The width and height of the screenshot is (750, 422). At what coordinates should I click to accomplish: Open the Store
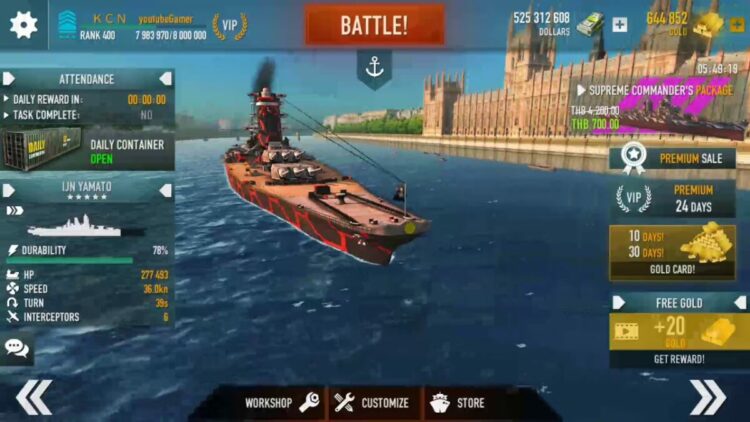[458, 403]
